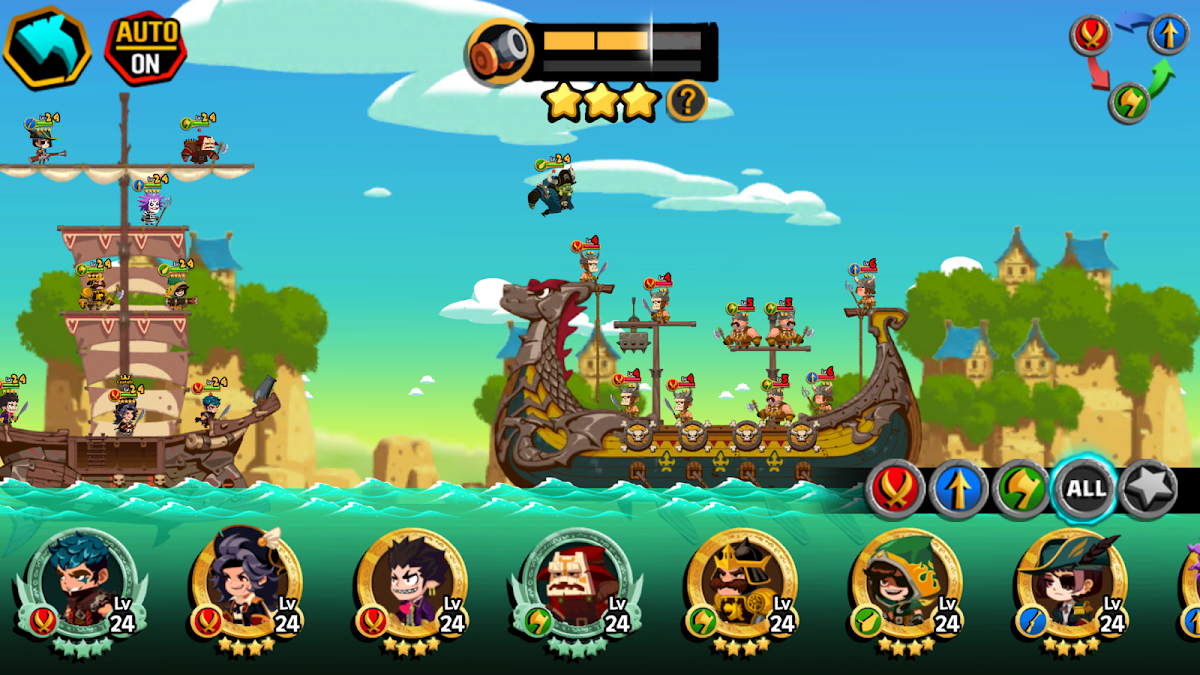Pick the feathered-hat eyepatch gunner portrait
The height and width of the screenshot is (675, 1200).
(x=1071, y=584)
